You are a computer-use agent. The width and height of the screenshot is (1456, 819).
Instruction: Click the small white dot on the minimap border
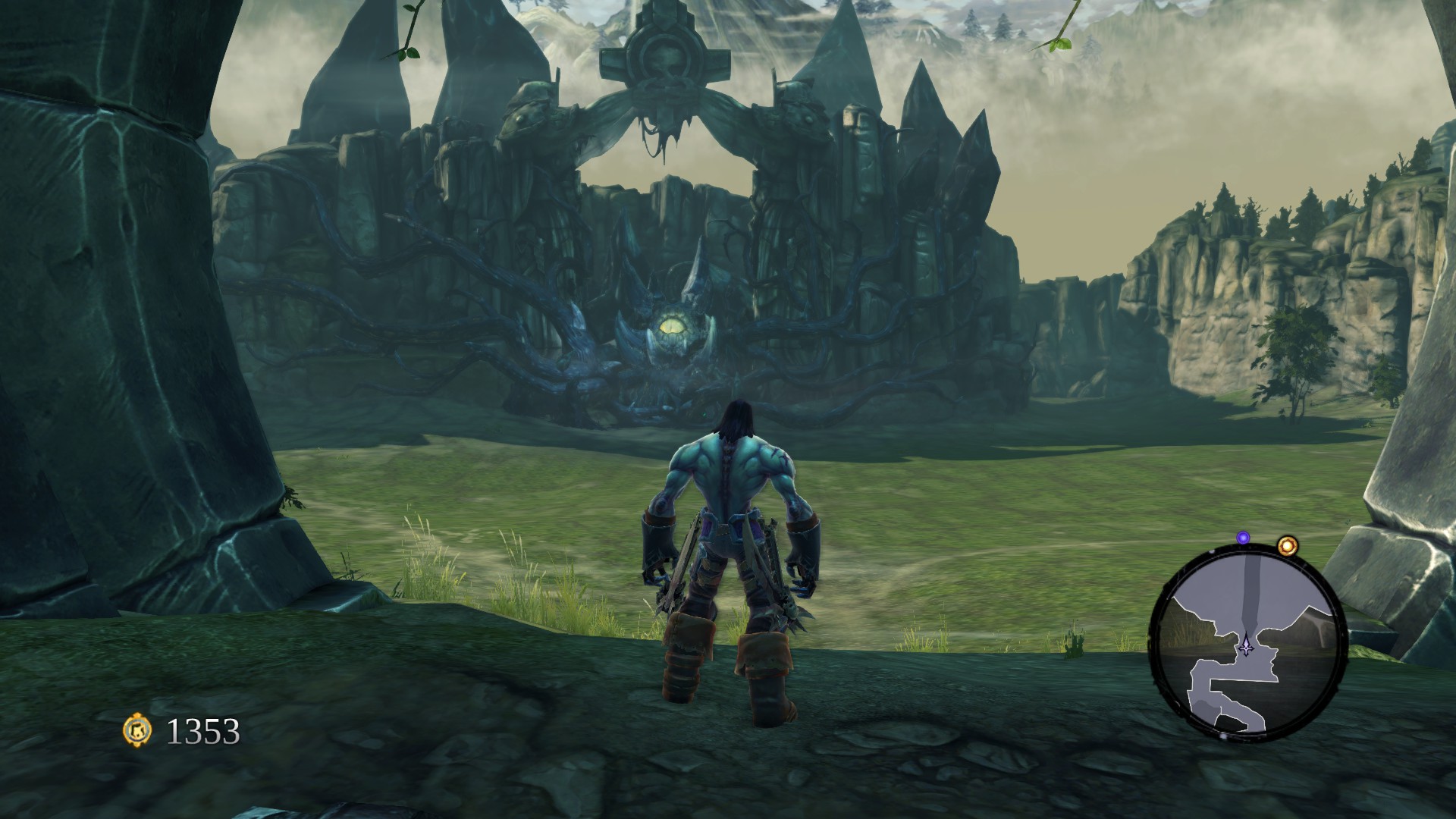coord(1210,553)
